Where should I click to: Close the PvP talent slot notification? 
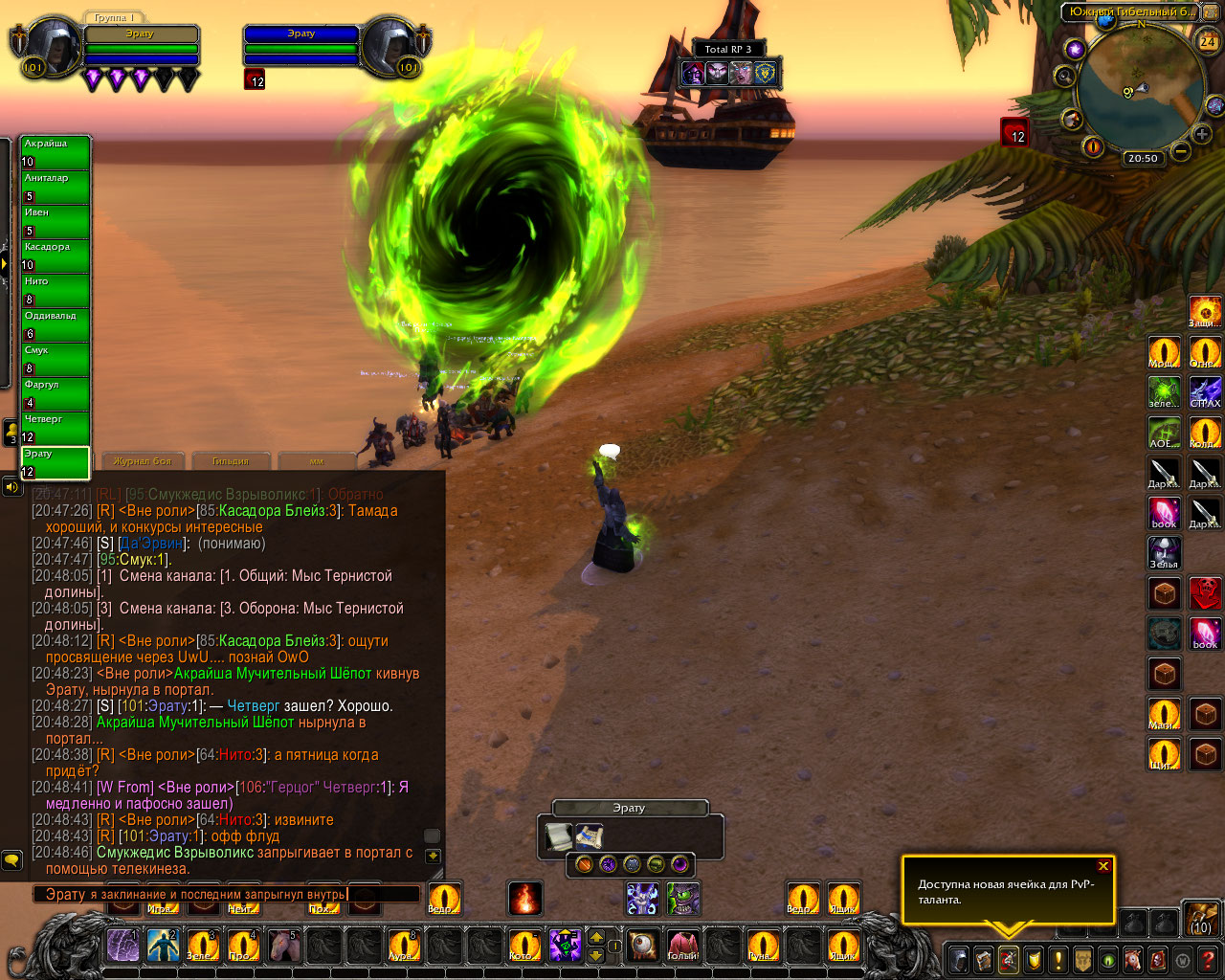tap(1103, 866)
